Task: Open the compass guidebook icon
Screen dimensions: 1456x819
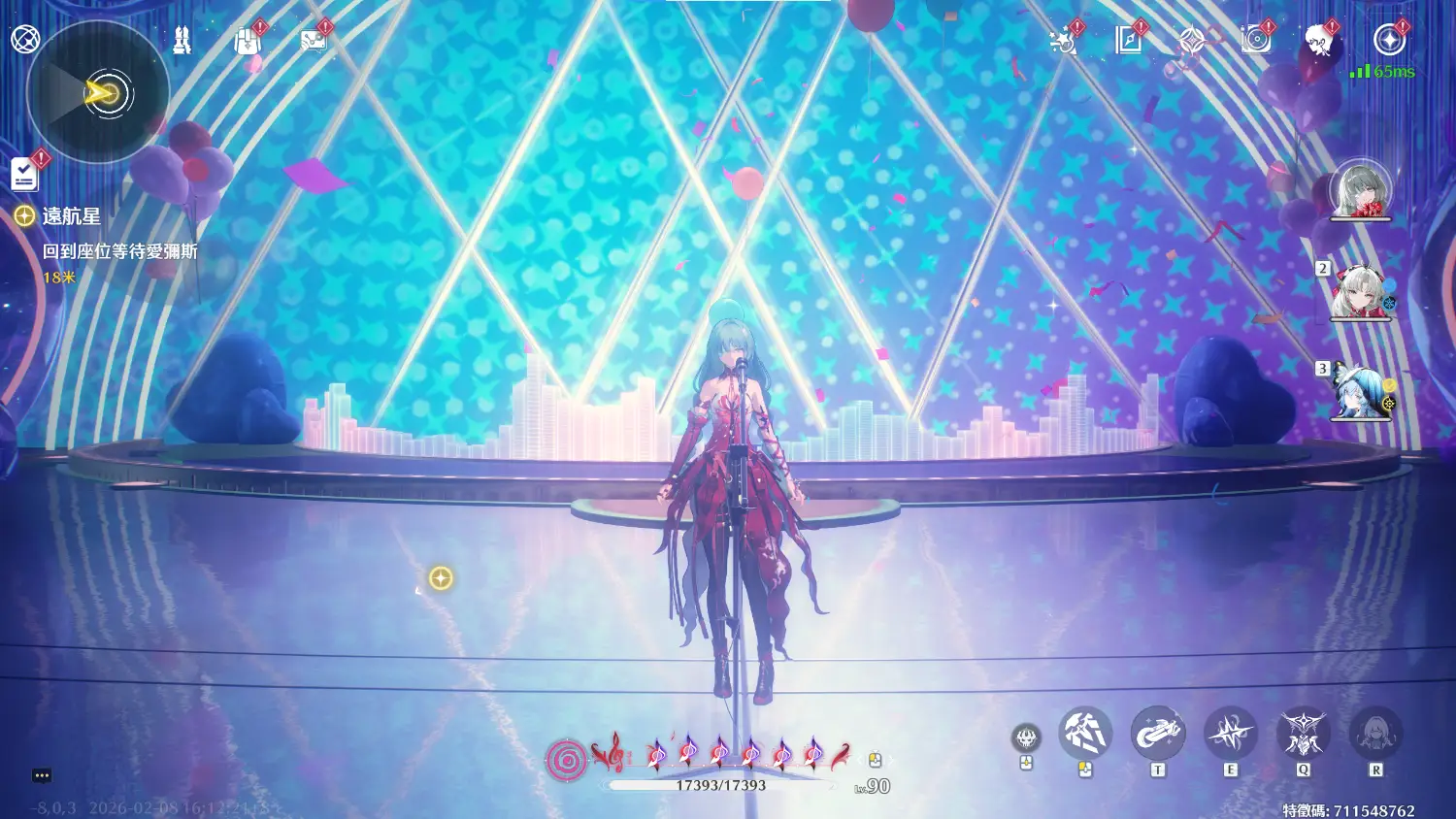Action: 1128,41
